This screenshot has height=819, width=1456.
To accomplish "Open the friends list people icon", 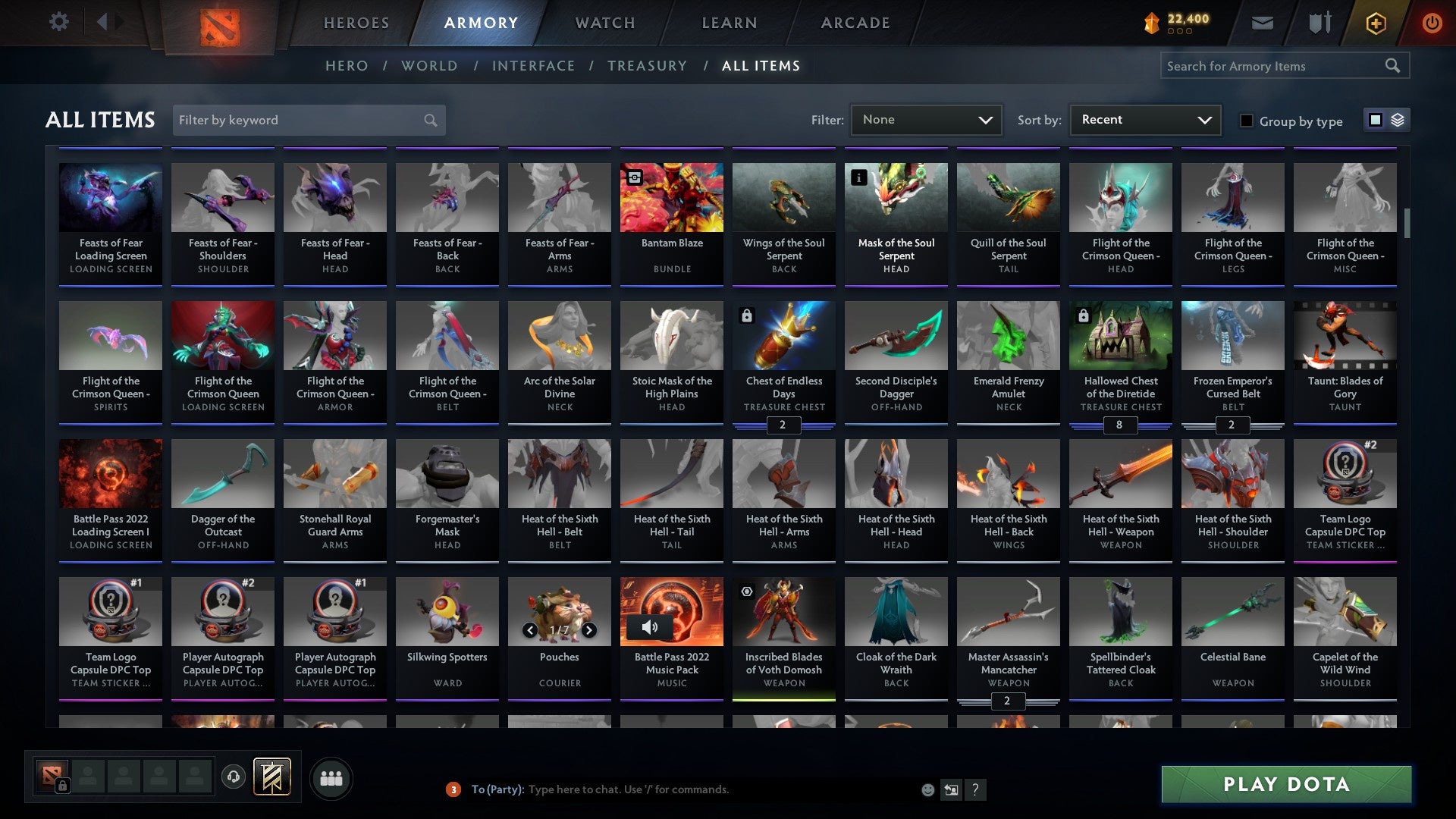I will click(x=331, y=777).
